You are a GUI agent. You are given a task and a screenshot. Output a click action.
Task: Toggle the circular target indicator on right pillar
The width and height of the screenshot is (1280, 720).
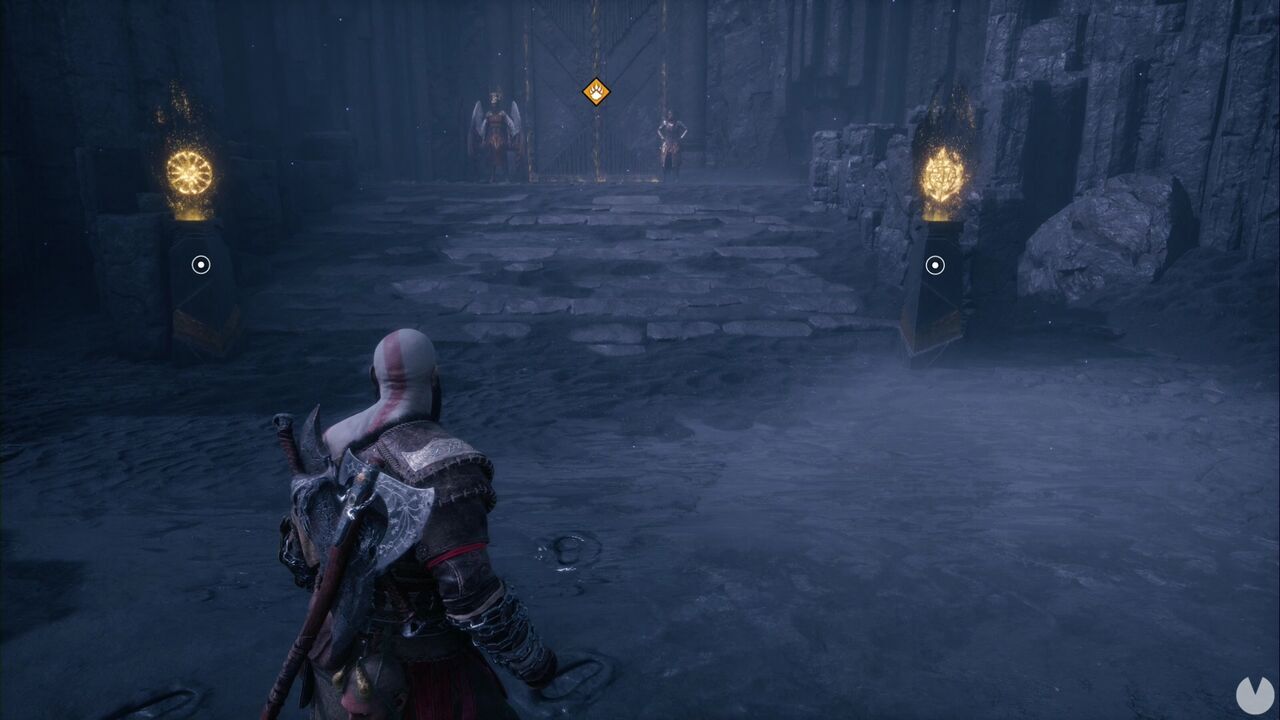tap(933, 266)
